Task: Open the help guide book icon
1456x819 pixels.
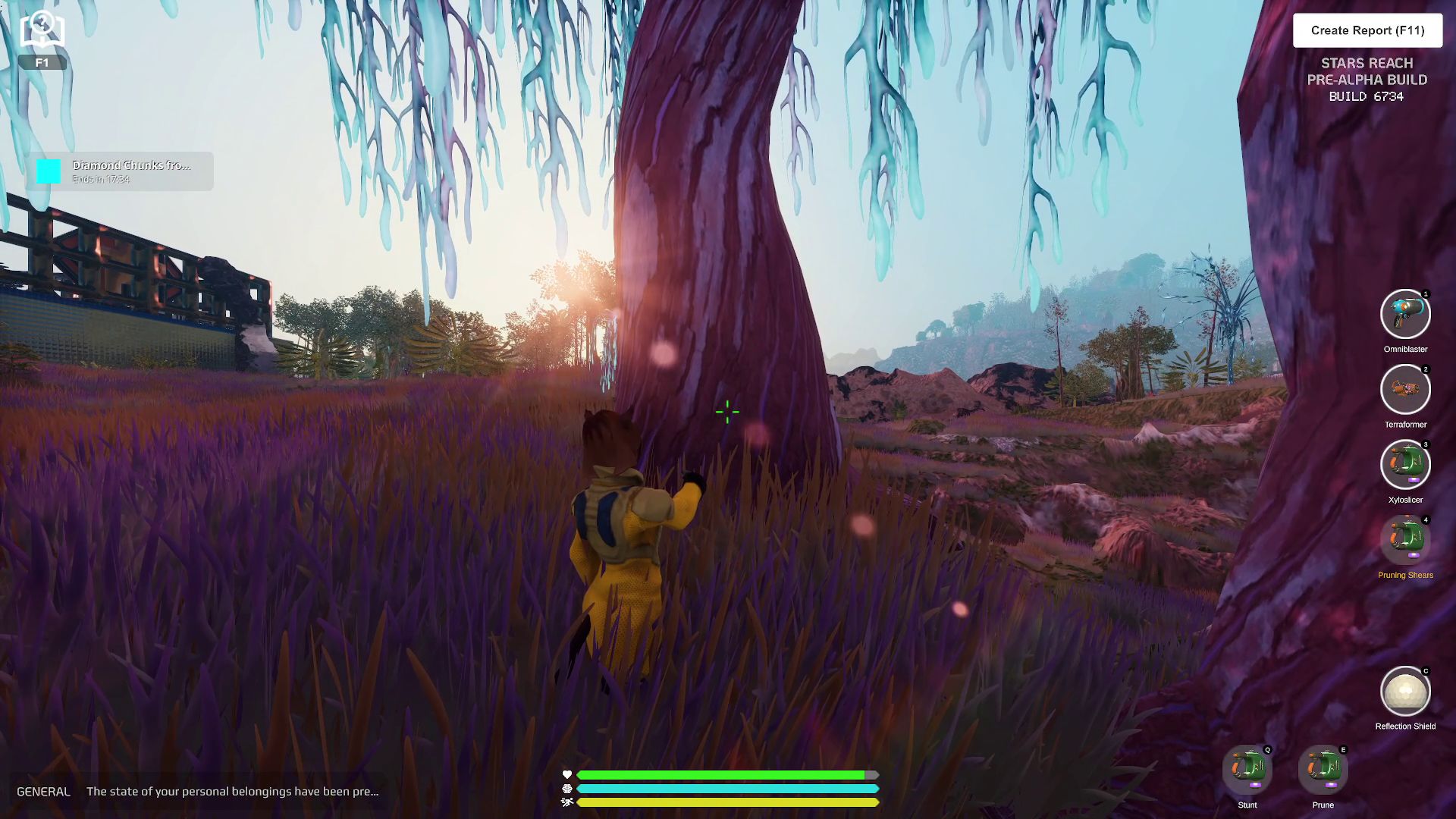Action: click(42, 32)
